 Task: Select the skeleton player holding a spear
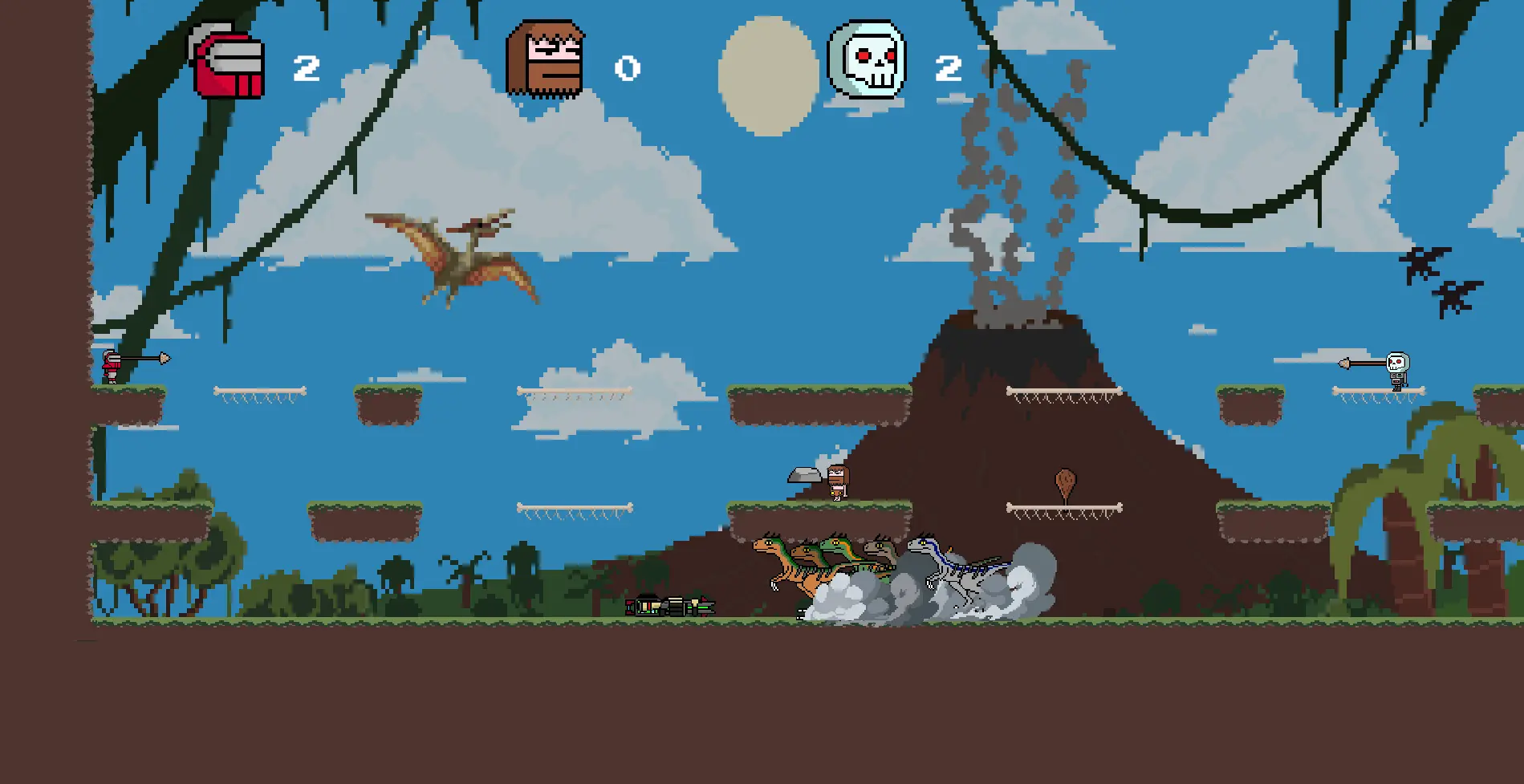(x=1396, y=372)
